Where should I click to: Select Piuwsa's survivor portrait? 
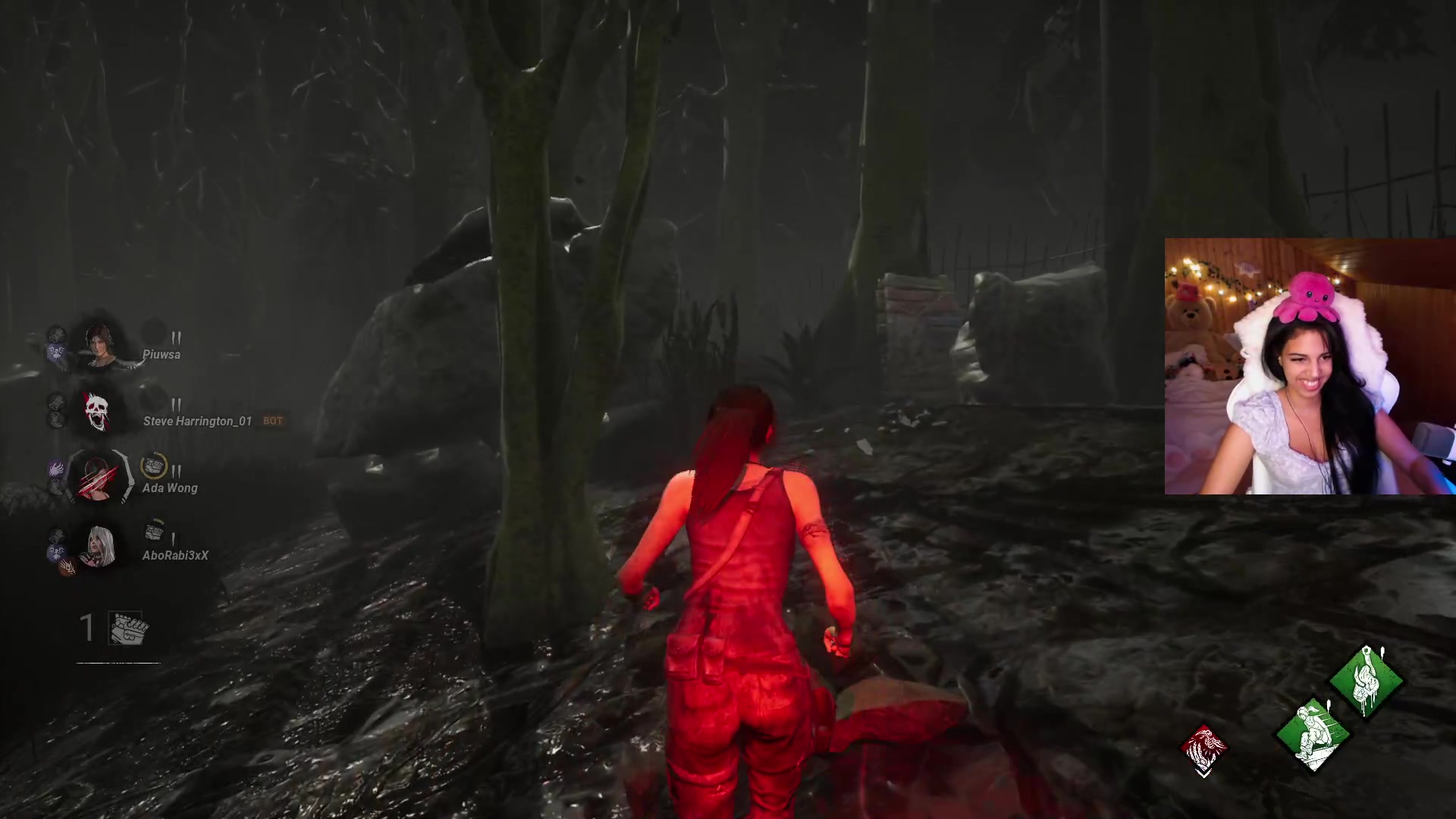98,346
